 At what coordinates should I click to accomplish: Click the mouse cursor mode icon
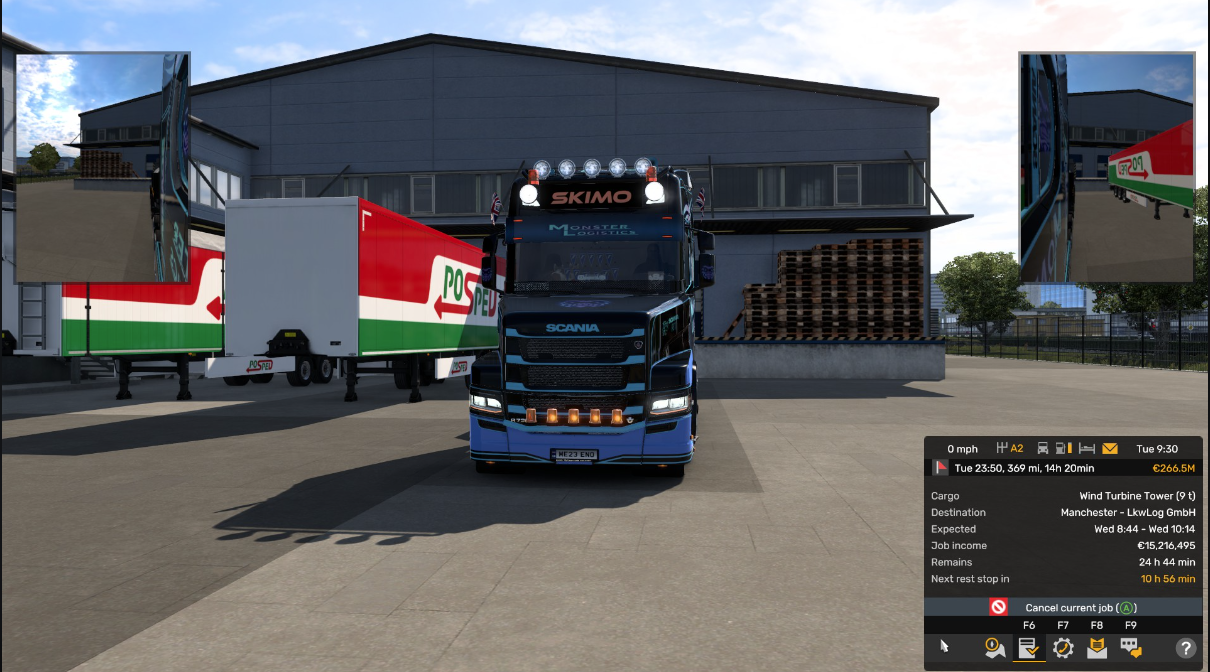[945, 647]
